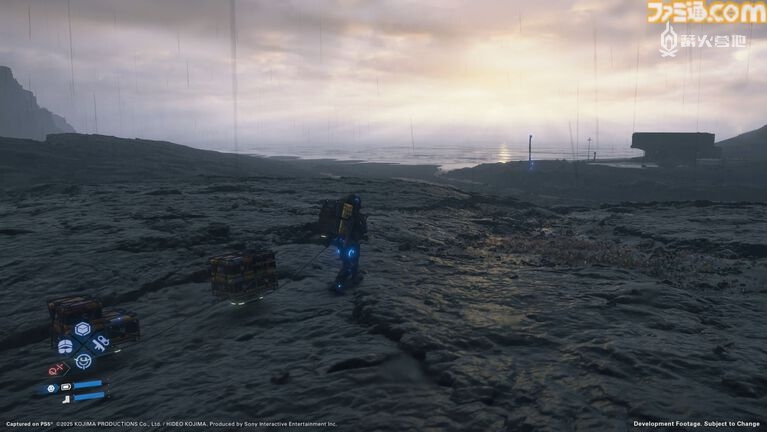Select the smiley face icon in the wheel
Viewport: 767px width, 432px height.
(83, 361)
